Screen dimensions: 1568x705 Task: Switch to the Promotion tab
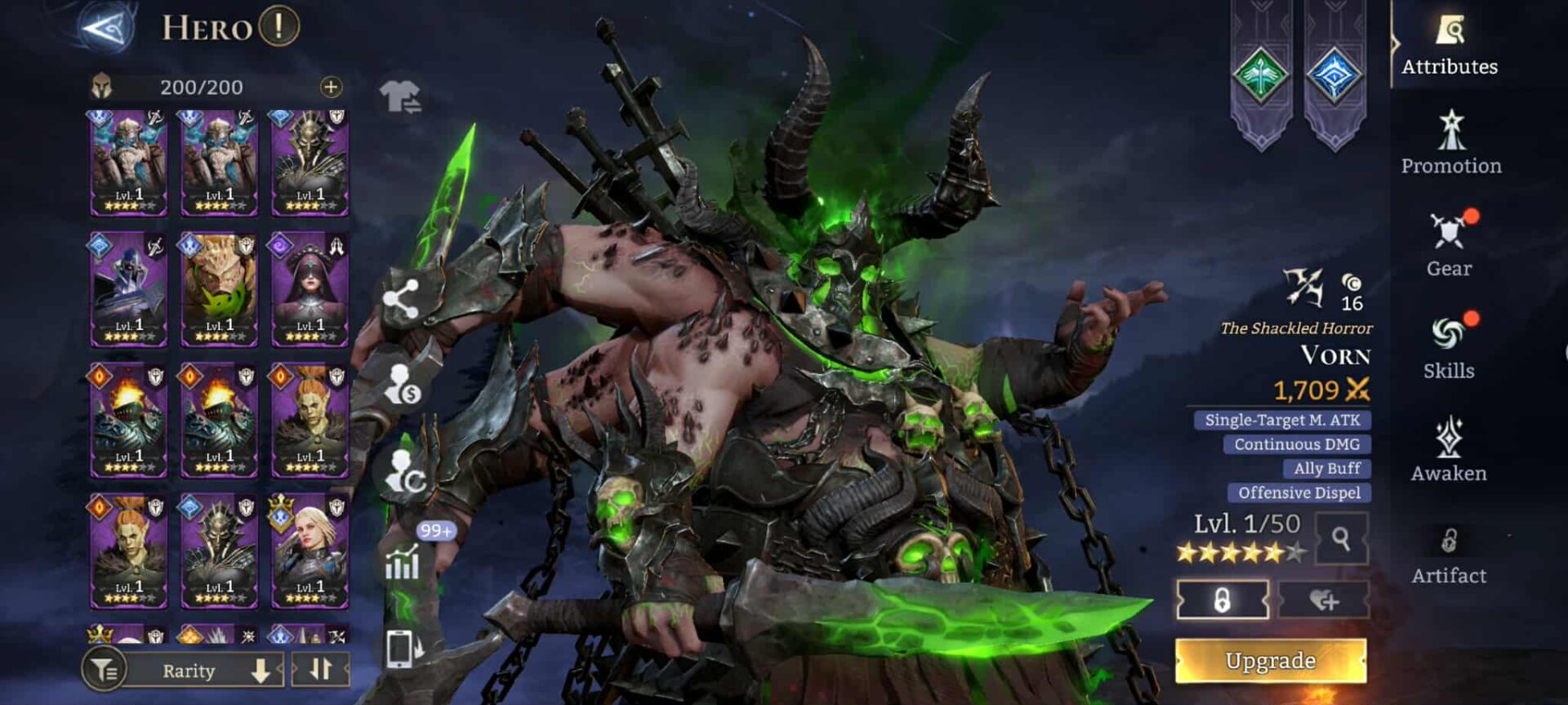tap(1451, 144)
